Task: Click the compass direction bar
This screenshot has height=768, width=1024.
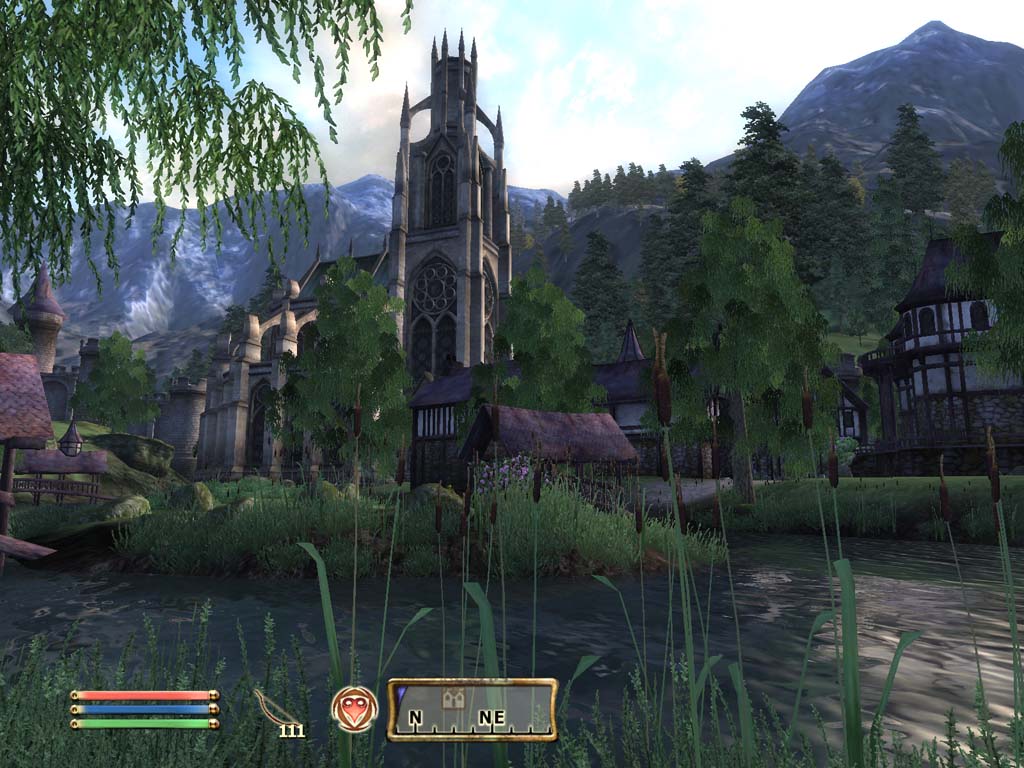Action: point(472,710)
